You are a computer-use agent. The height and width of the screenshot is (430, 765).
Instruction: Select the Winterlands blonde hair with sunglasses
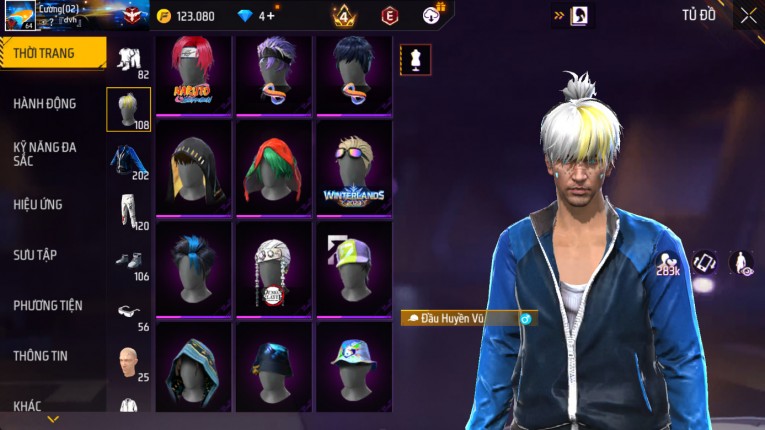tap(354, 165)
